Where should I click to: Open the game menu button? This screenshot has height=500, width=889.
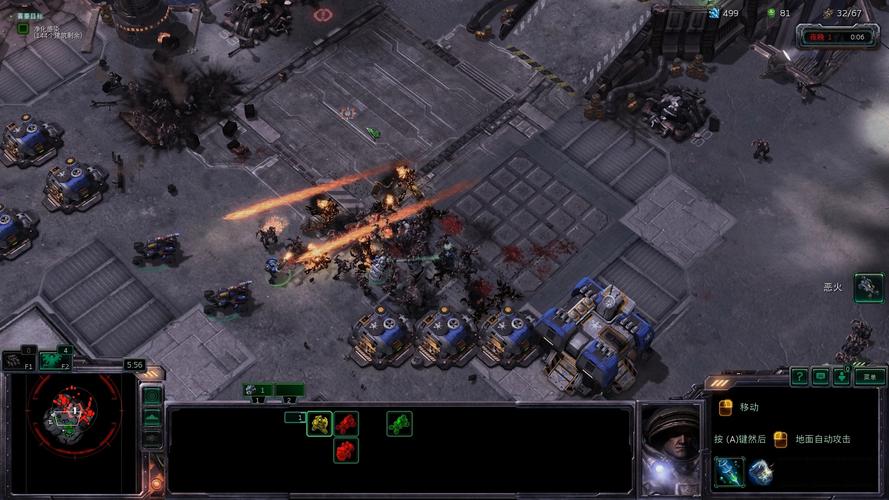[871, 377]
